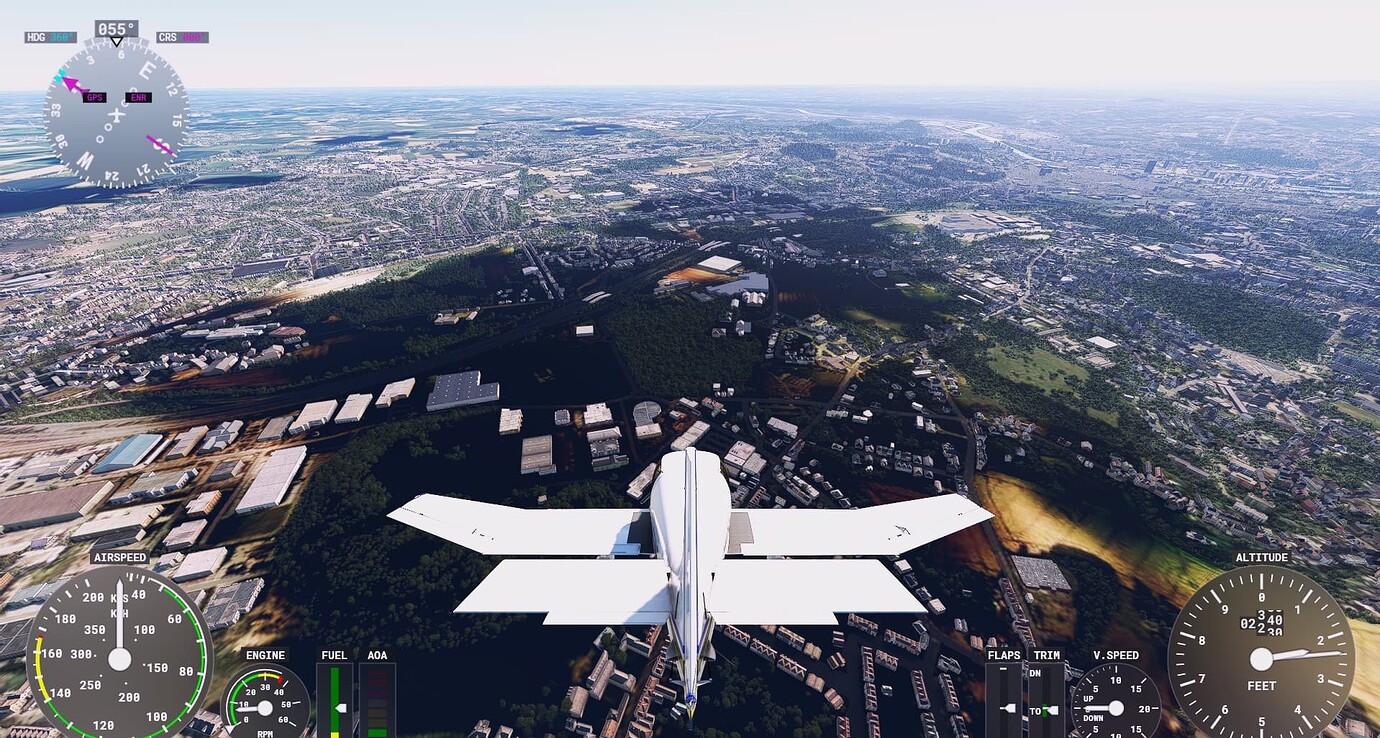Click the ALTITUDE gauge dial
1380x738 pixels.
pyautogui.click(x=1261, y=660)
